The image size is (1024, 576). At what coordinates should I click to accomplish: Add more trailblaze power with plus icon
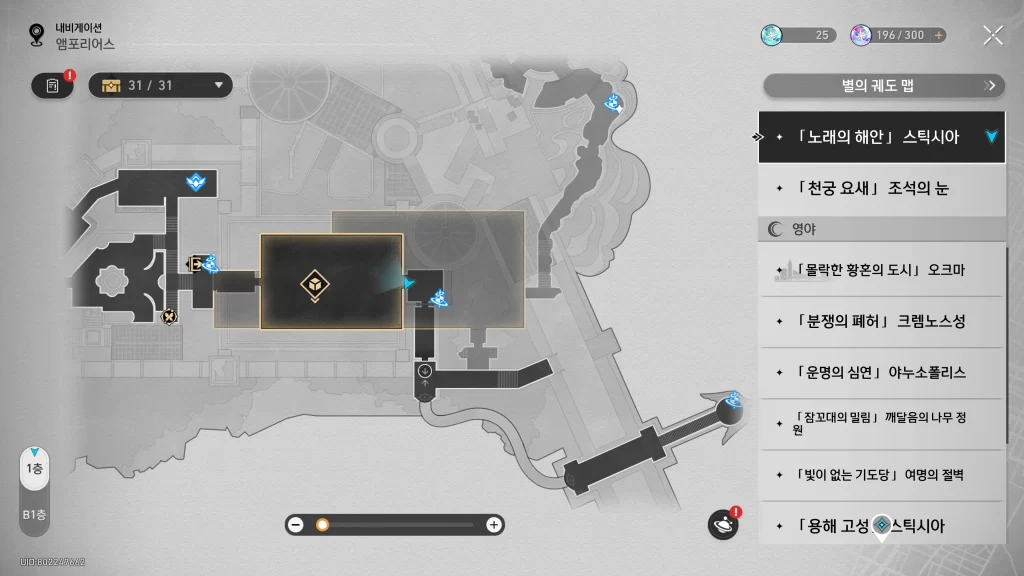click(938, 35)
